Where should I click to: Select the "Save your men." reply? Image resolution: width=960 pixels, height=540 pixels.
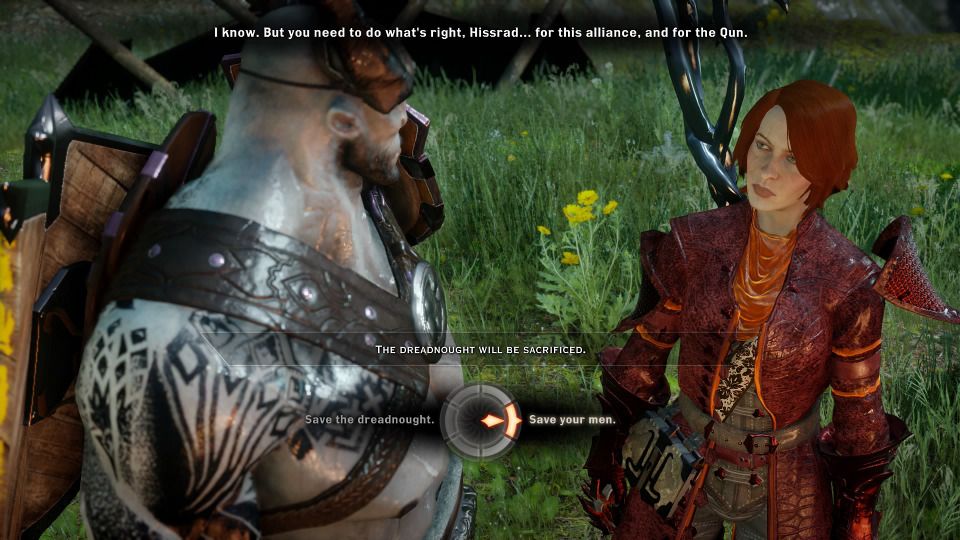pos(572,419)
